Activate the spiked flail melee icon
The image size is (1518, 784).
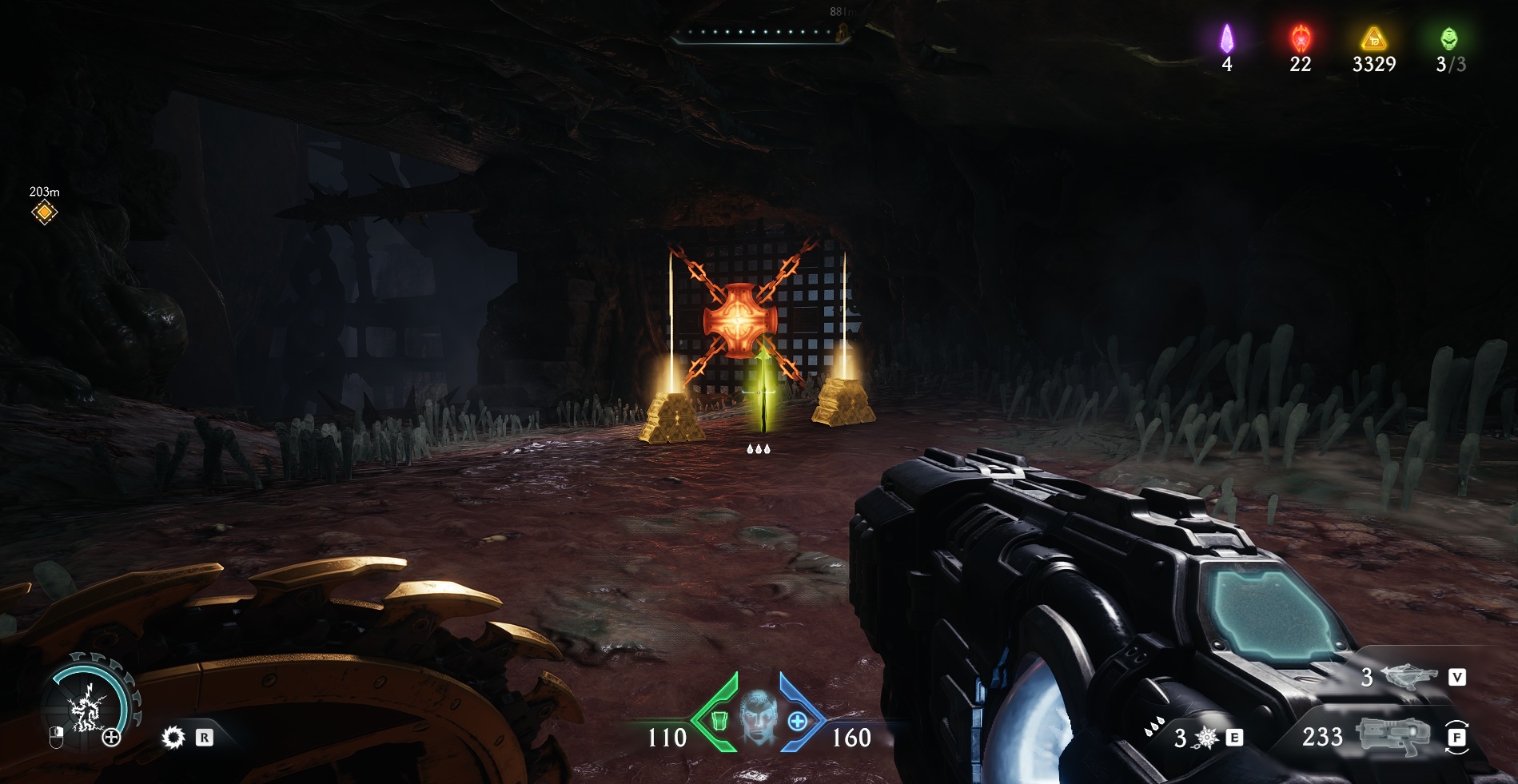1205,738
